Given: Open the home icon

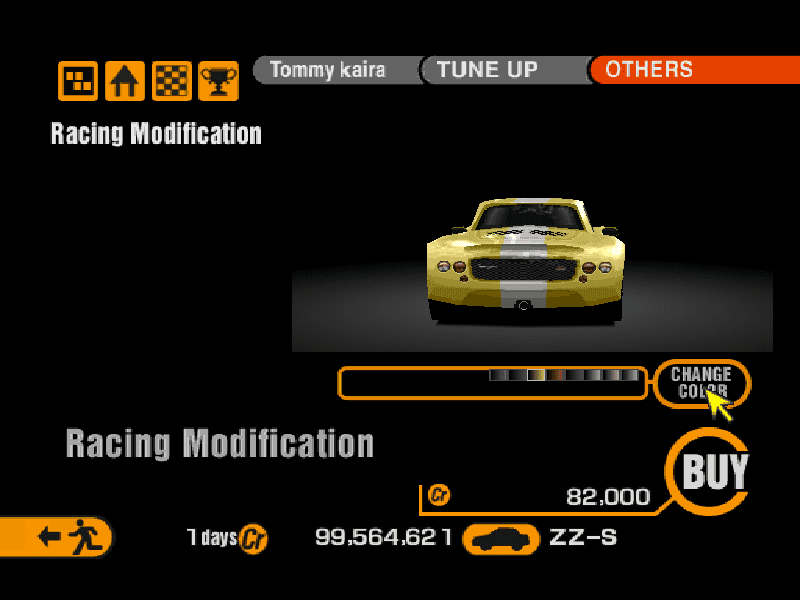Looking at the screenshot, I should (x=125, y=80).
